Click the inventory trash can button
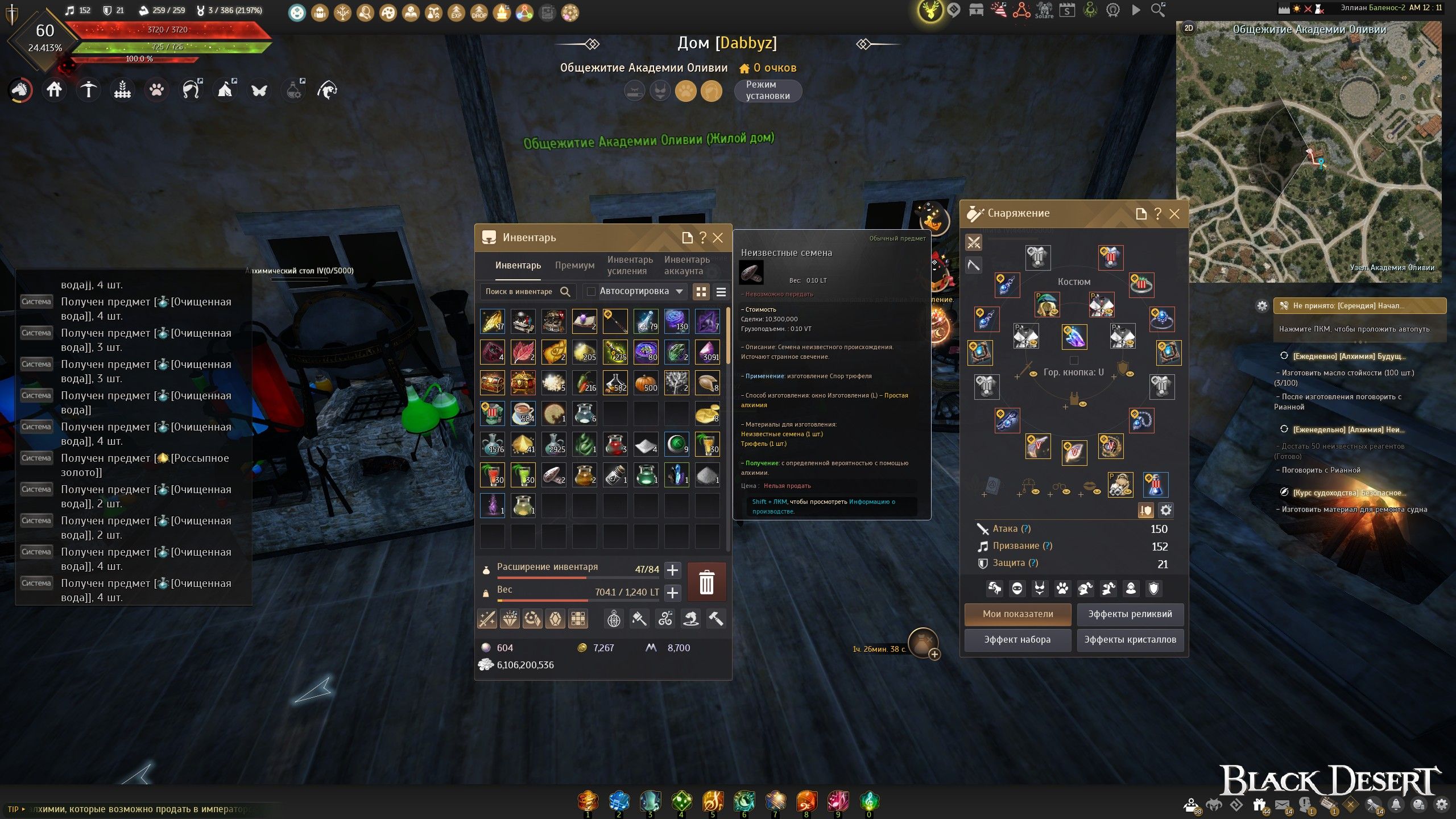This screenshot has width=1456, height=819. [x=706, y=582]
